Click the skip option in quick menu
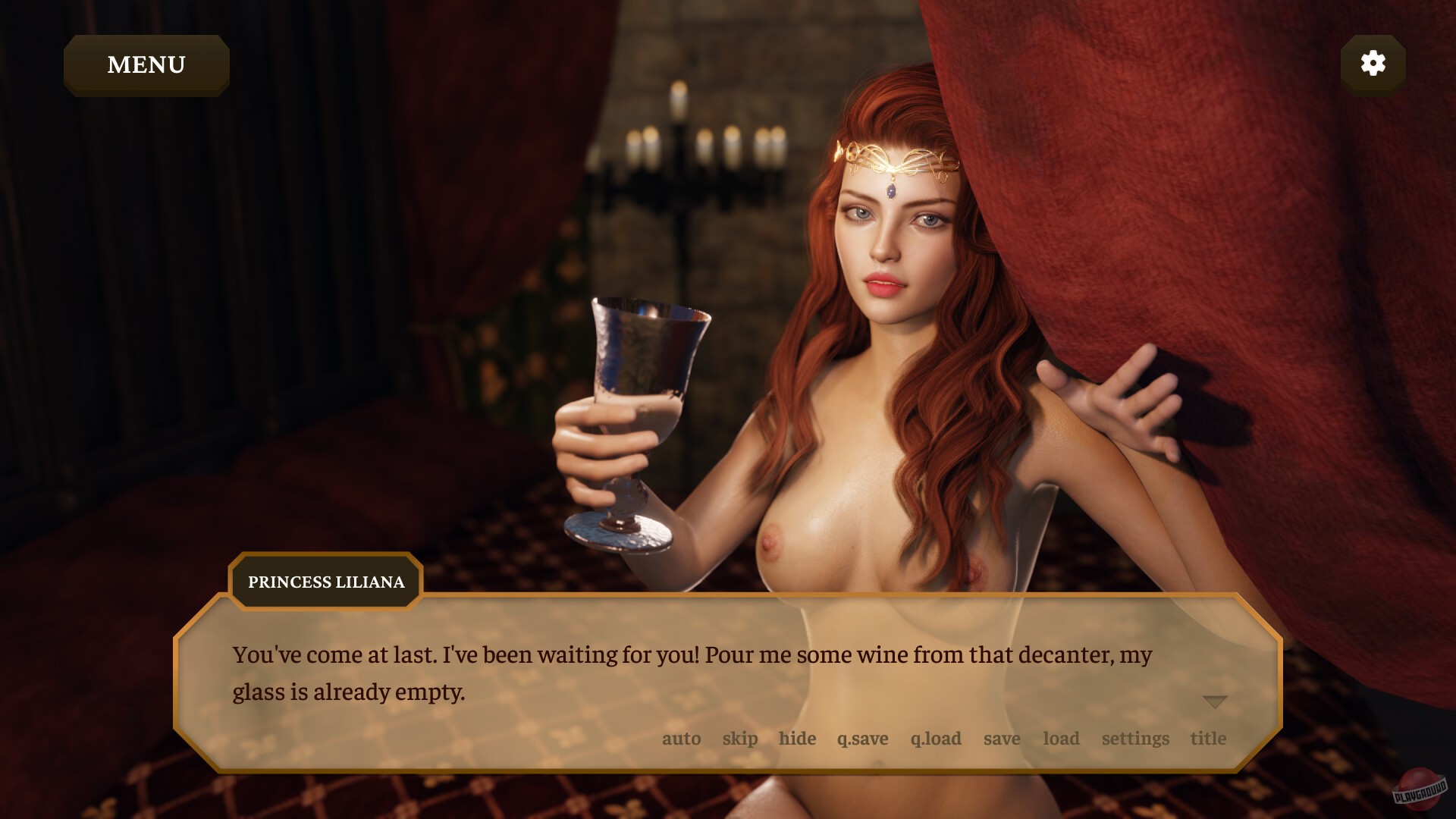This screenshot has width=1456, height=819. point(741,738)
